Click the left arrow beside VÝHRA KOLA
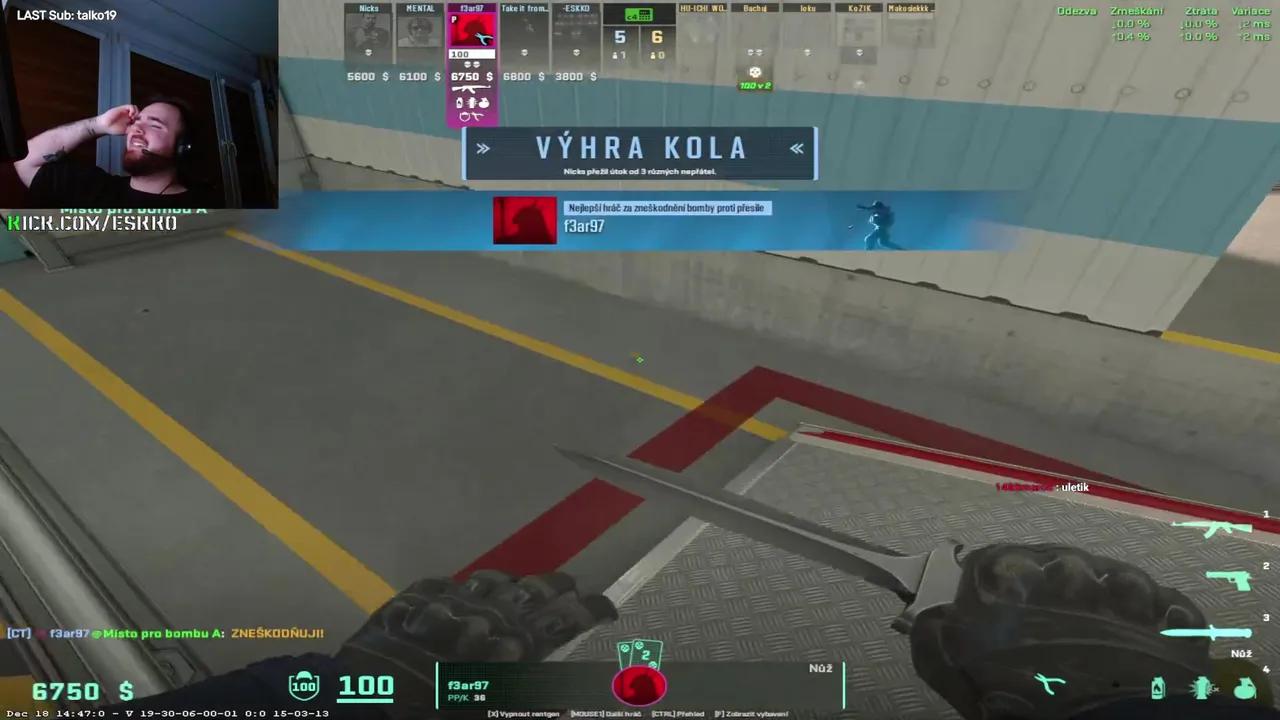 [x=483, y=148]
